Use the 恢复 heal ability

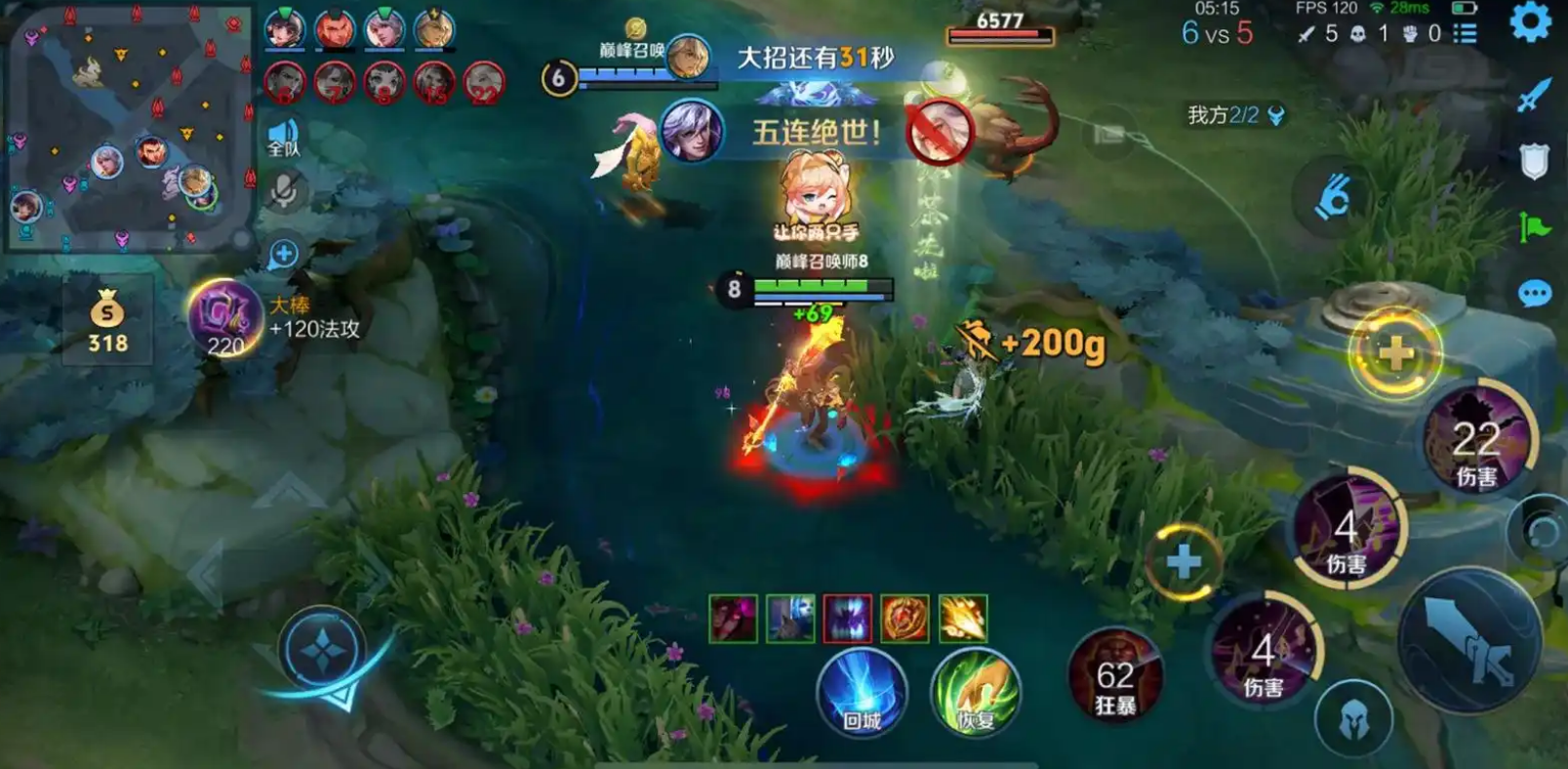(x=975, y=692)
